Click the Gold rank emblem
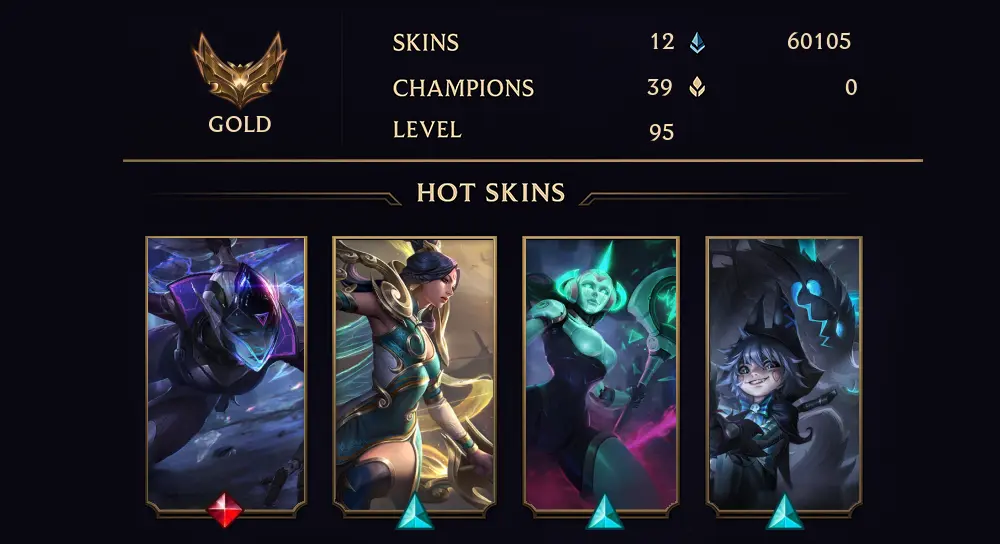Image resolution: width=1000 pixels, height=544 pixels. pyautogui.click(x=239, y=70)
